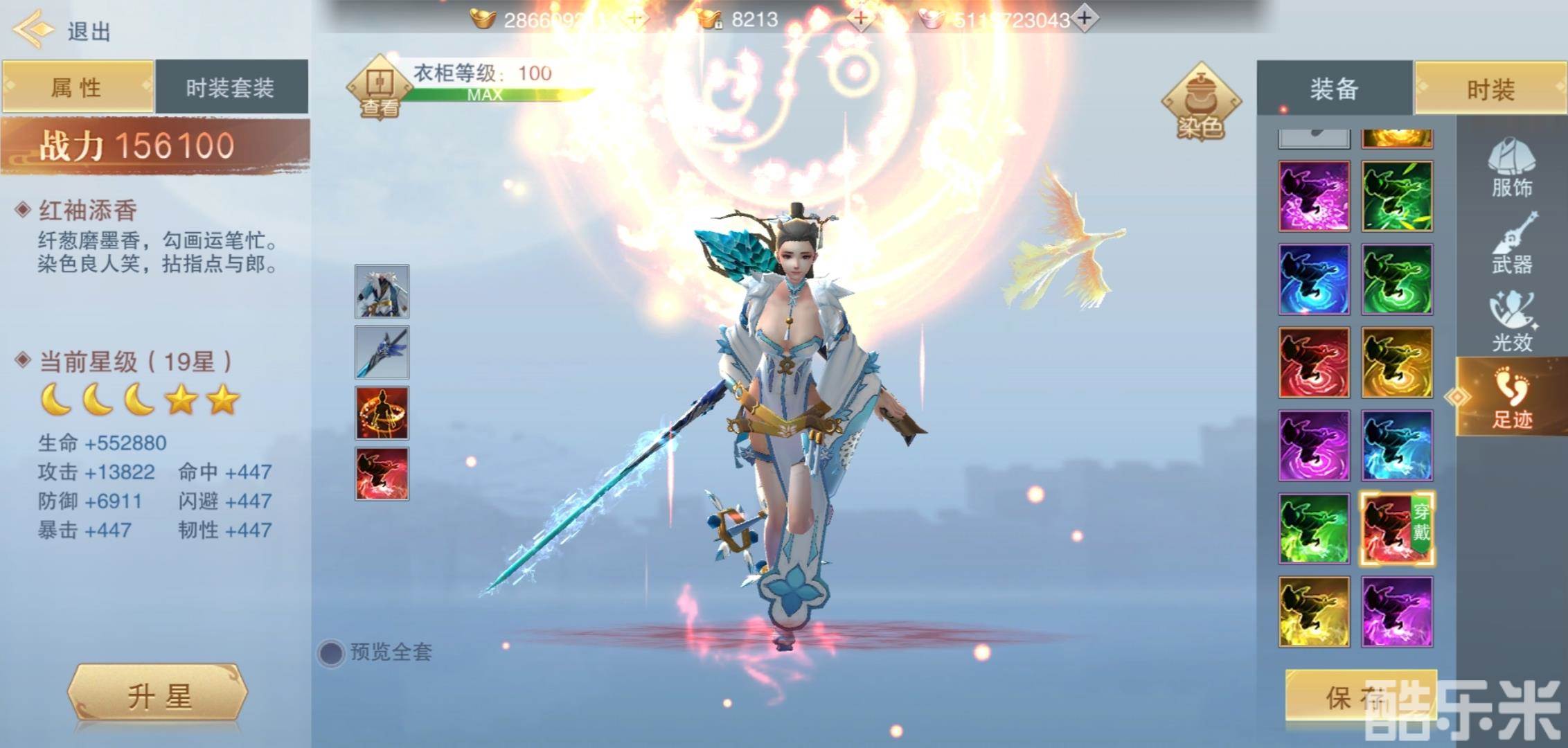Click the plus icon beside silver ingot currency
Image resolution: width=1568 pixels, height=748 pixels.
pyautogui.click(x=1085, y=19)
